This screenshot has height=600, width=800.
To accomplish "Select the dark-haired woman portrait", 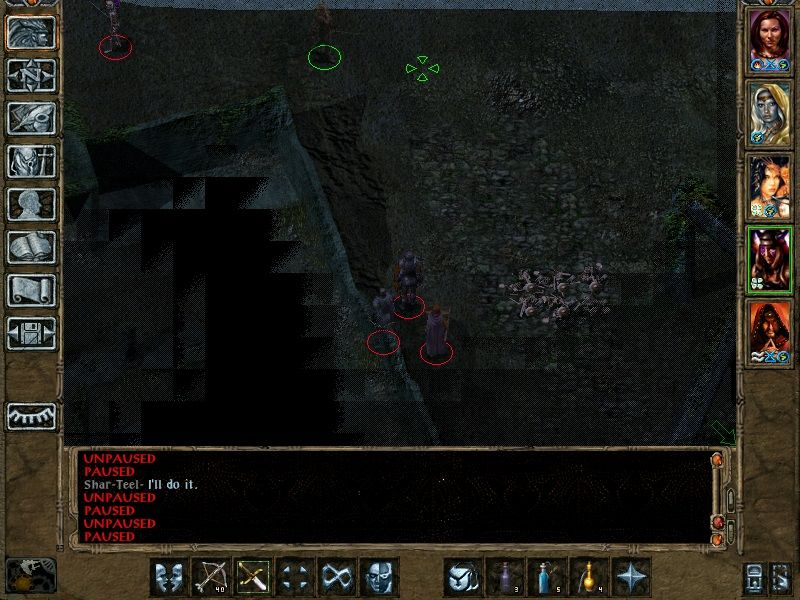I will 770,187.
